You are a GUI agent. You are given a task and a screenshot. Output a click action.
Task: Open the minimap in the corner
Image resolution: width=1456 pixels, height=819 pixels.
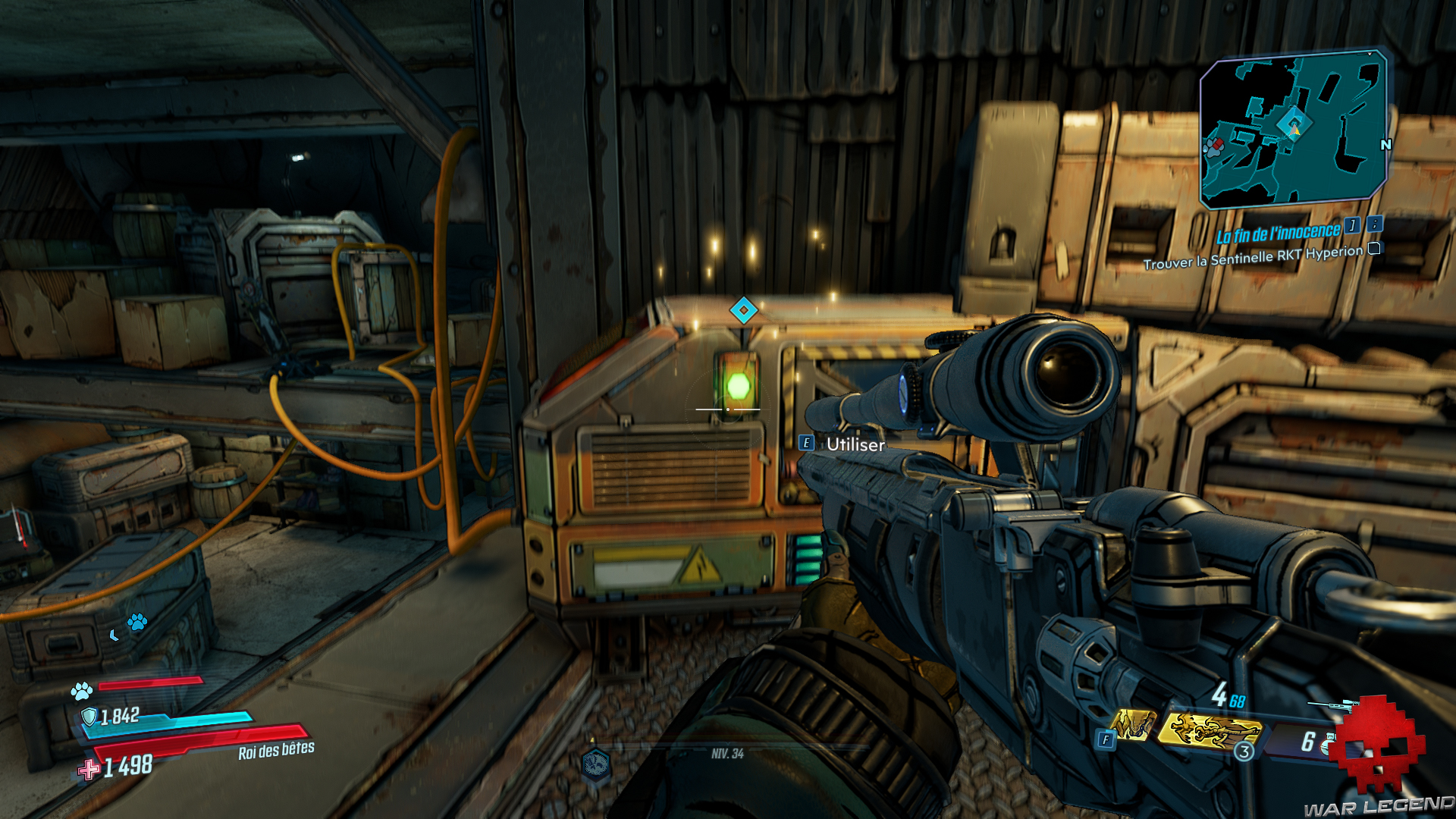(1293, 129)
